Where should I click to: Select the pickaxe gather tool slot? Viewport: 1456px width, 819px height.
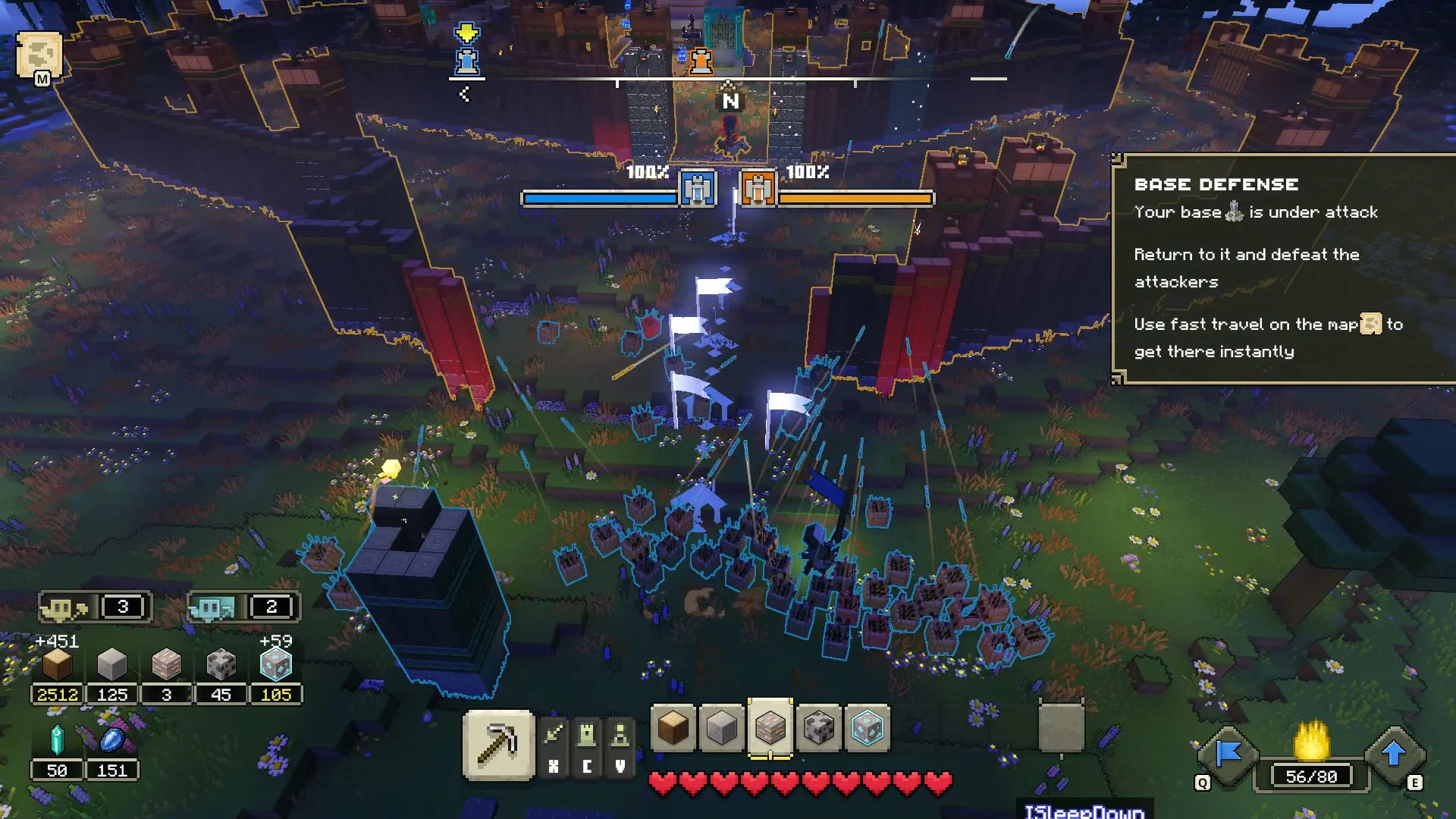tap(498, 745)
